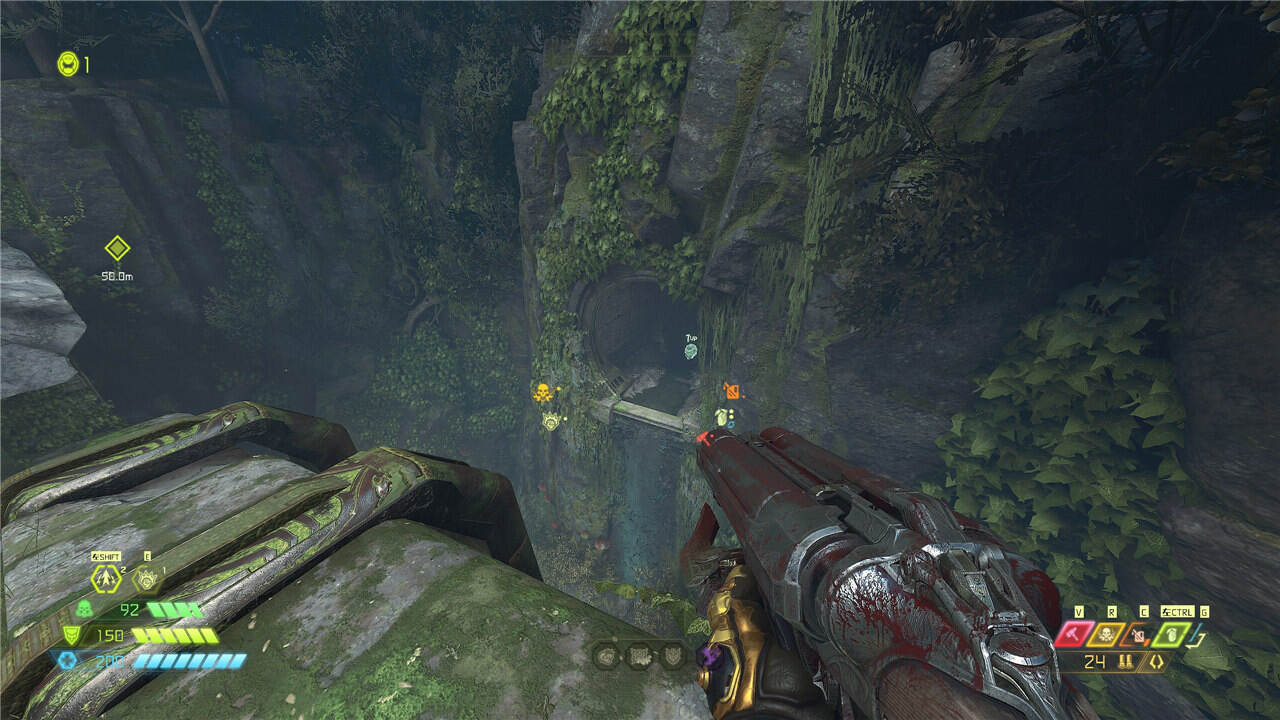Click the extra lives helmet icon
The height and width of the screenshot is (720, 1280).
point(67,65)
